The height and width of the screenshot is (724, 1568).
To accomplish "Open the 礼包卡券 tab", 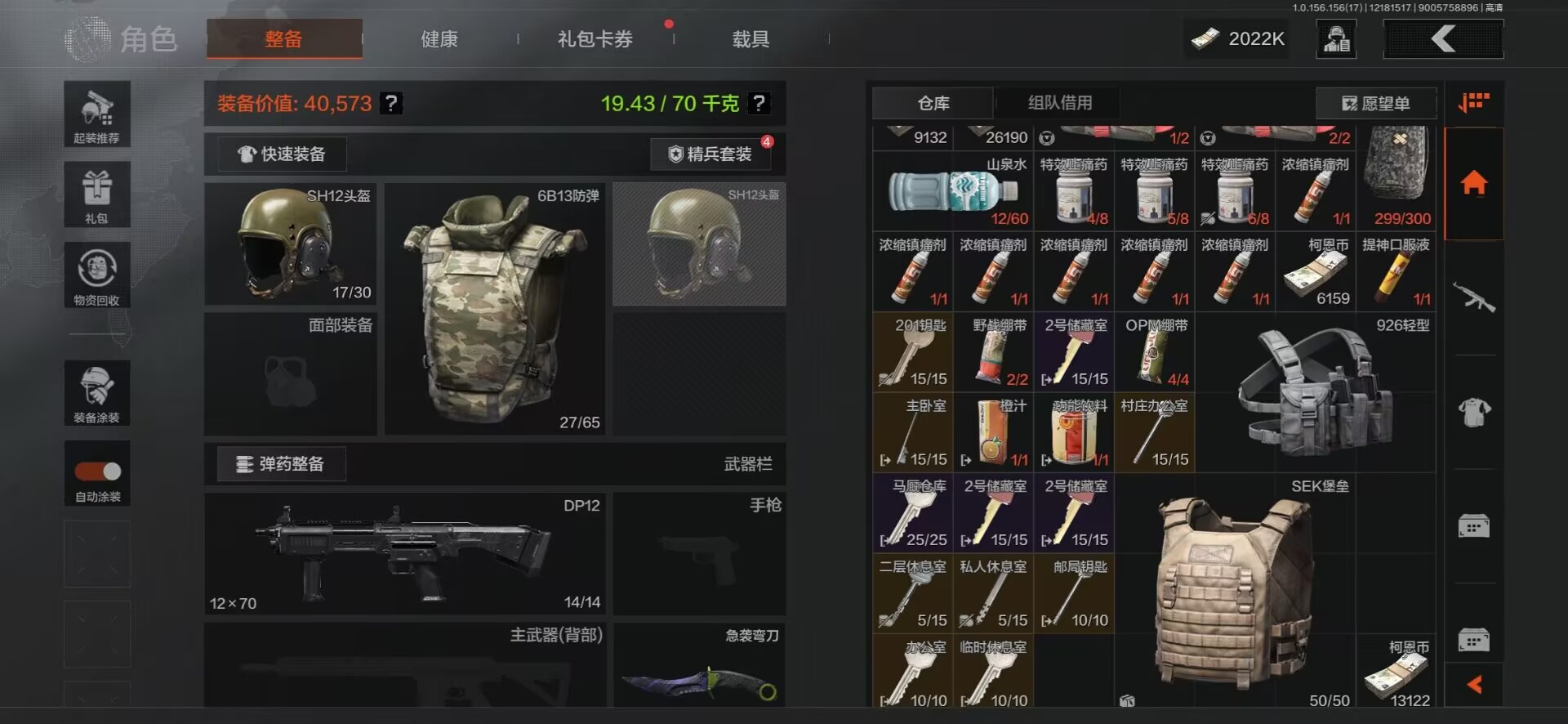I will (595, 39).
